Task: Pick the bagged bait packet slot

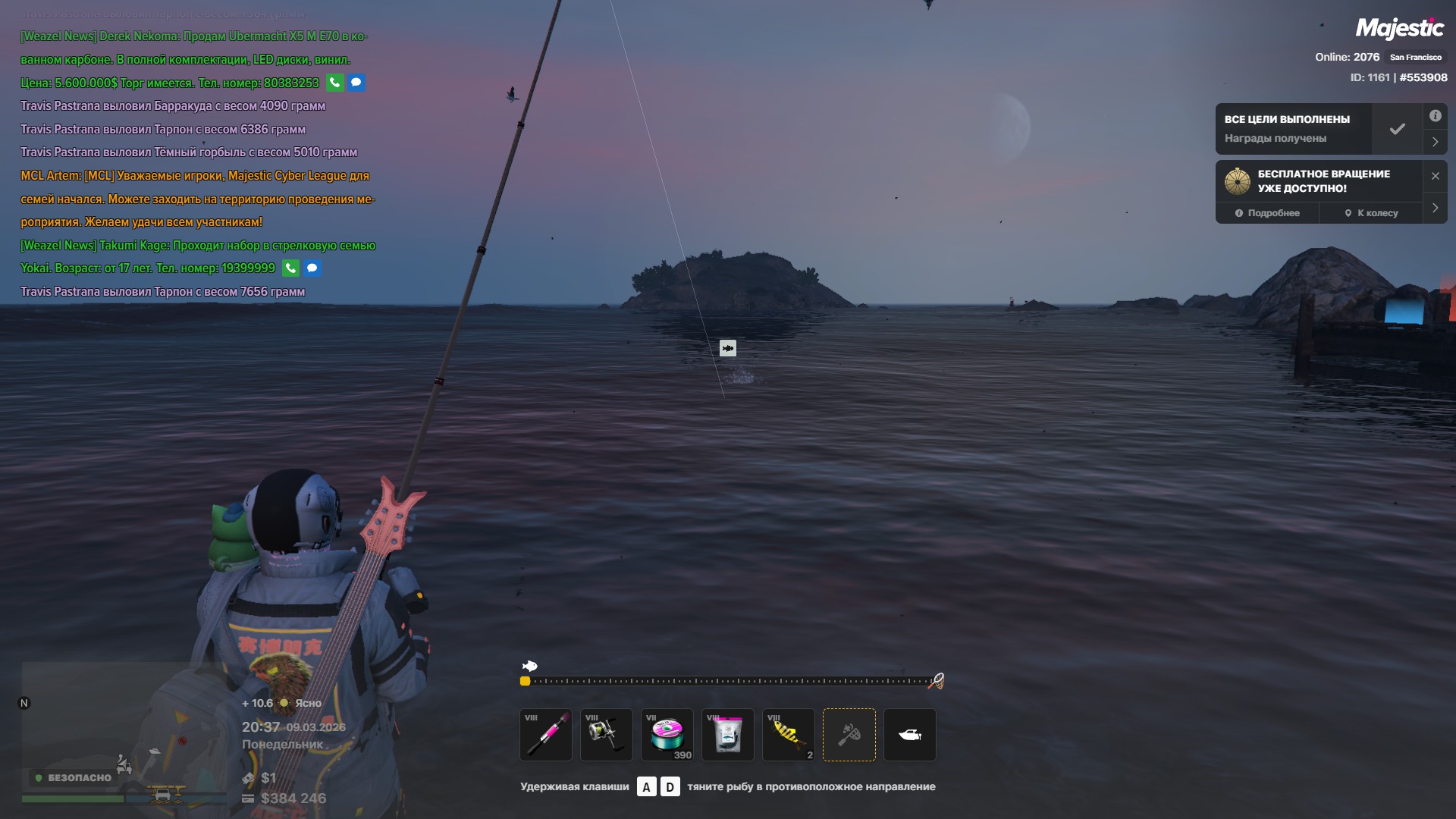Action: 728,734
